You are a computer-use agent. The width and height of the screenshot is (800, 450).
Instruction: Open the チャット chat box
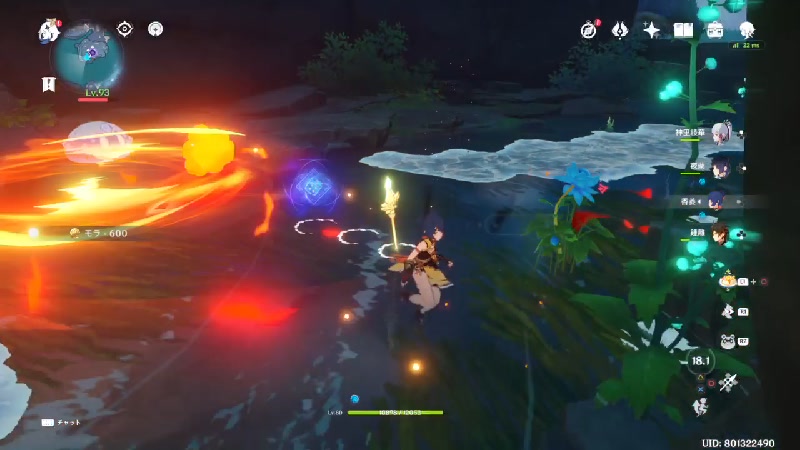(58, 422)
